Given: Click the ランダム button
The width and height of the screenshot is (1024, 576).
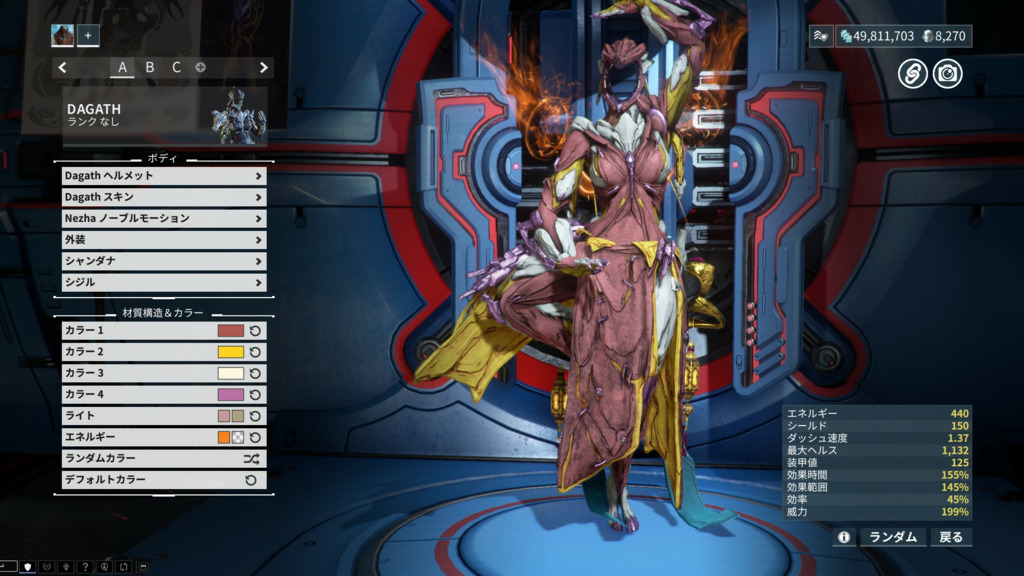Looking at the screenshot, I should tap(892, 537).
